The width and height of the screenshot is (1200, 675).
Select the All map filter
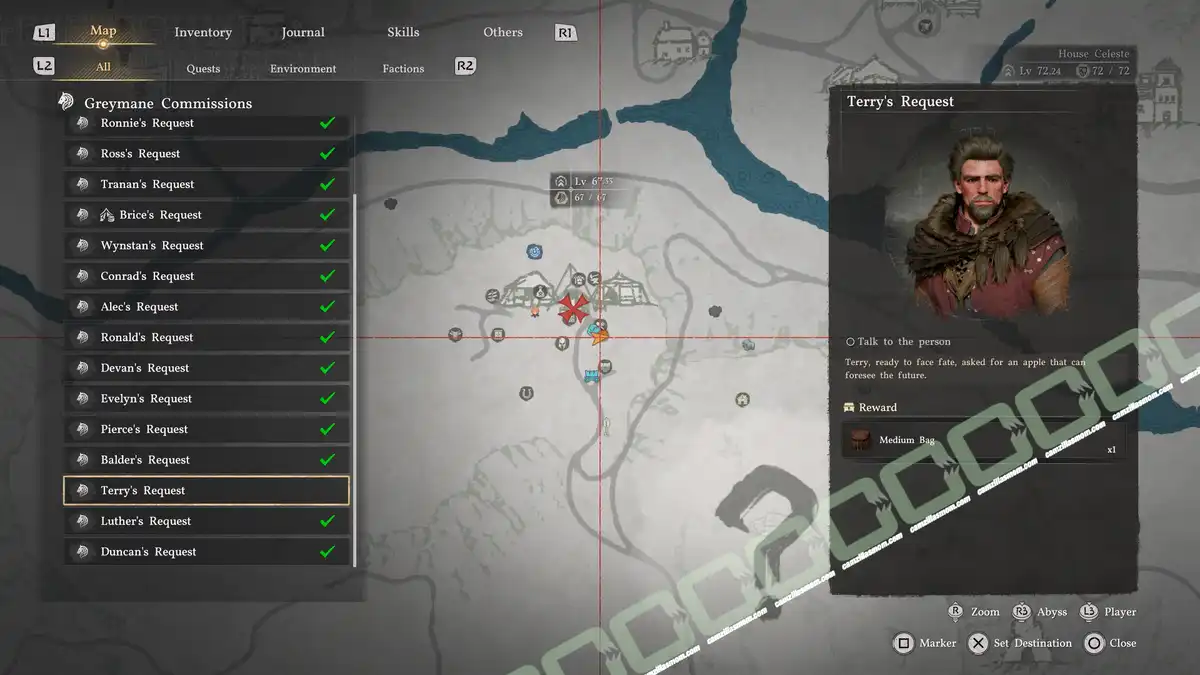pos(103,68)
